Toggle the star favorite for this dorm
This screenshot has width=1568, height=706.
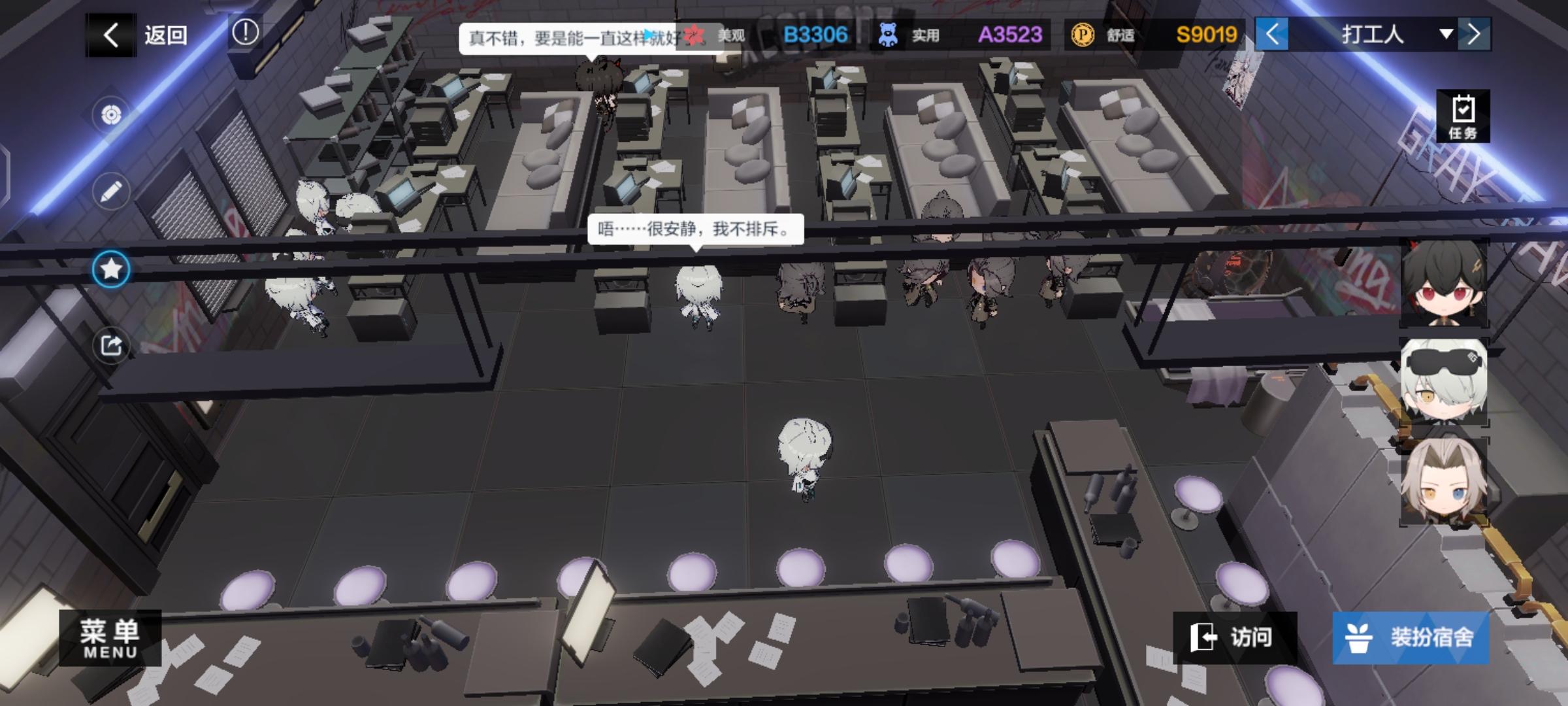pos(111,269)
